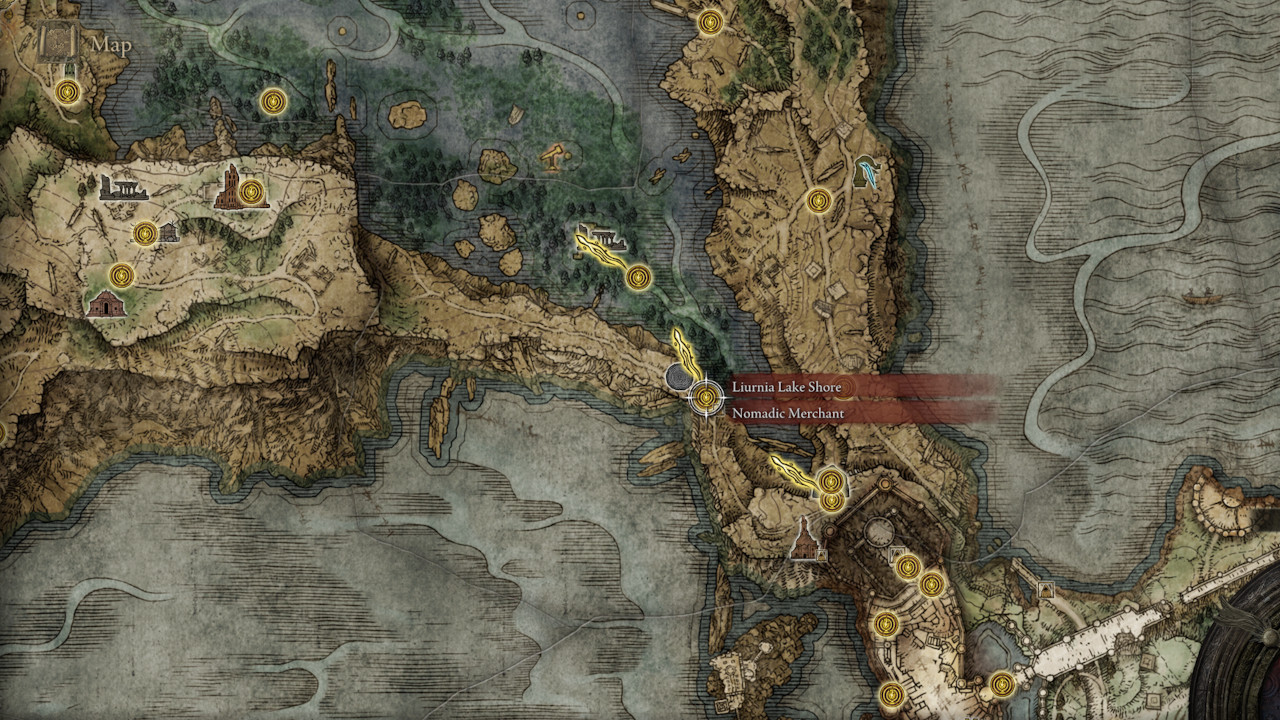Open the map legend via the scroll icon

click(57, 42)
